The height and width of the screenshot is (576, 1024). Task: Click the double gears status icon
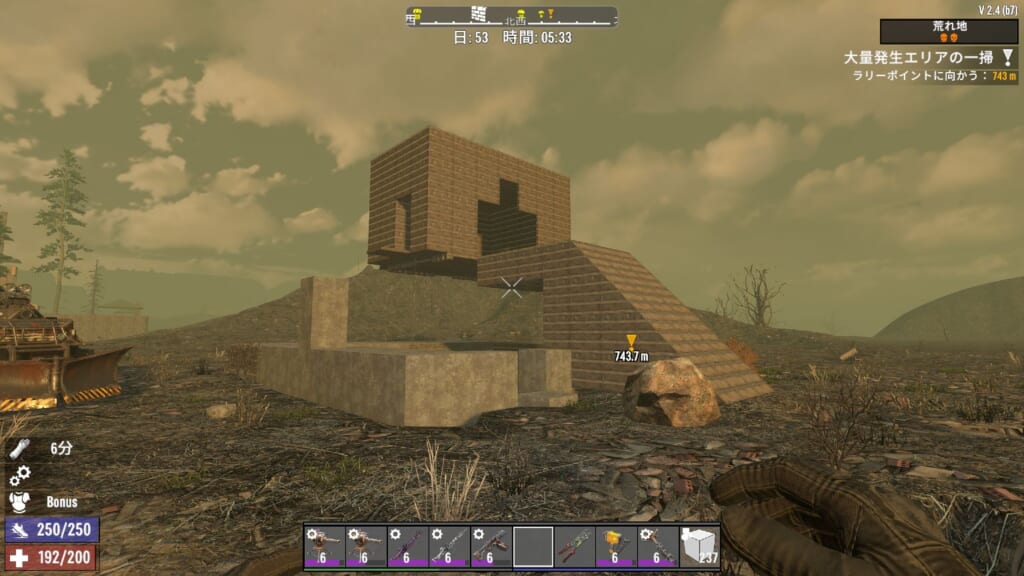coord(20,476)
